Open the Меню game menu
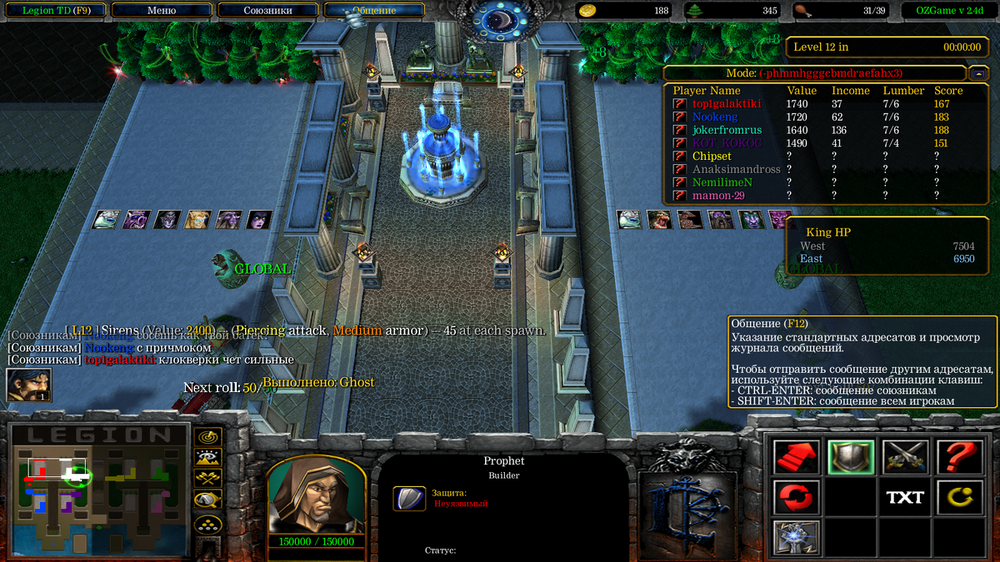Viewport: 1000px width, 562px height. point(161,10)
